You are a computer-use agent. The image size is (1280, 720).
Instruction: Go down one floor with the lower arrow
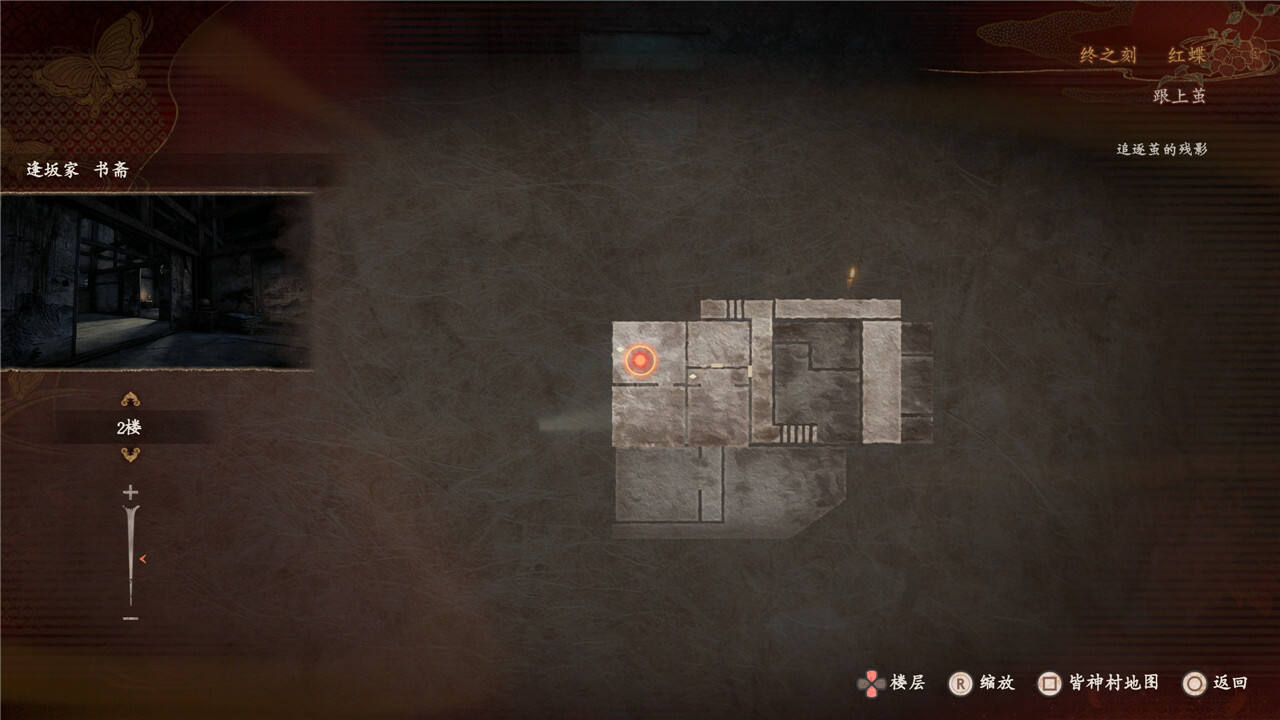pos(130,455)
